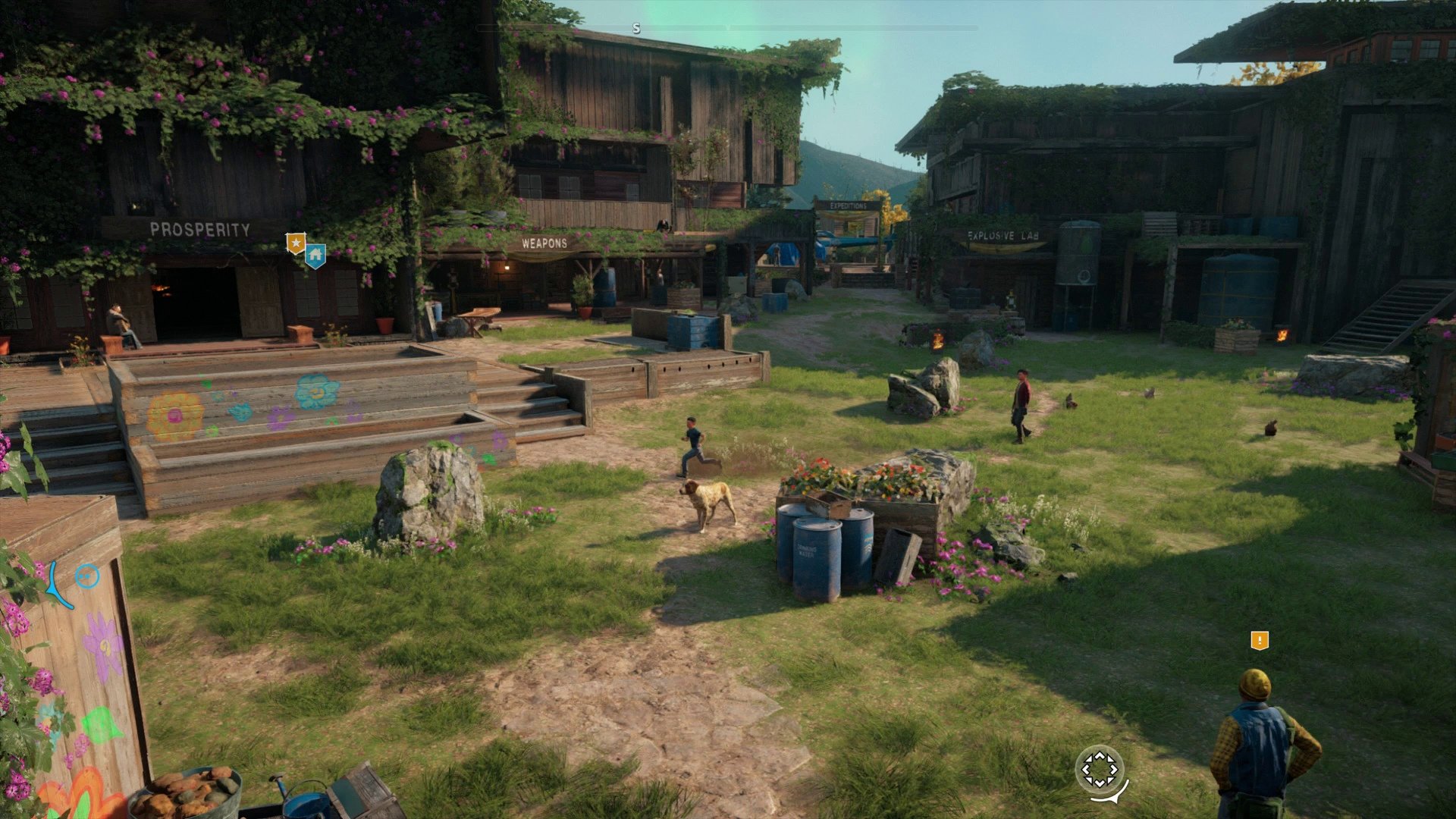Click the Drinking Water label on the blue barrel
This screenshot has height=819, width=1456.
tap(806, 551)
